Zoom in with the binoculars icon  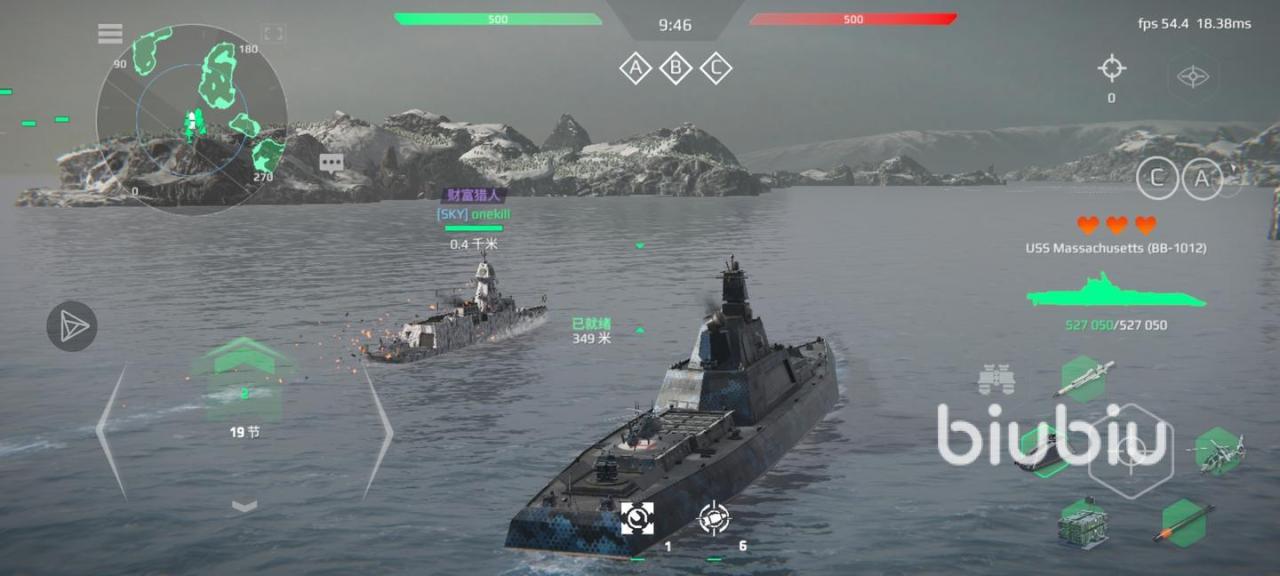point(997,379)
